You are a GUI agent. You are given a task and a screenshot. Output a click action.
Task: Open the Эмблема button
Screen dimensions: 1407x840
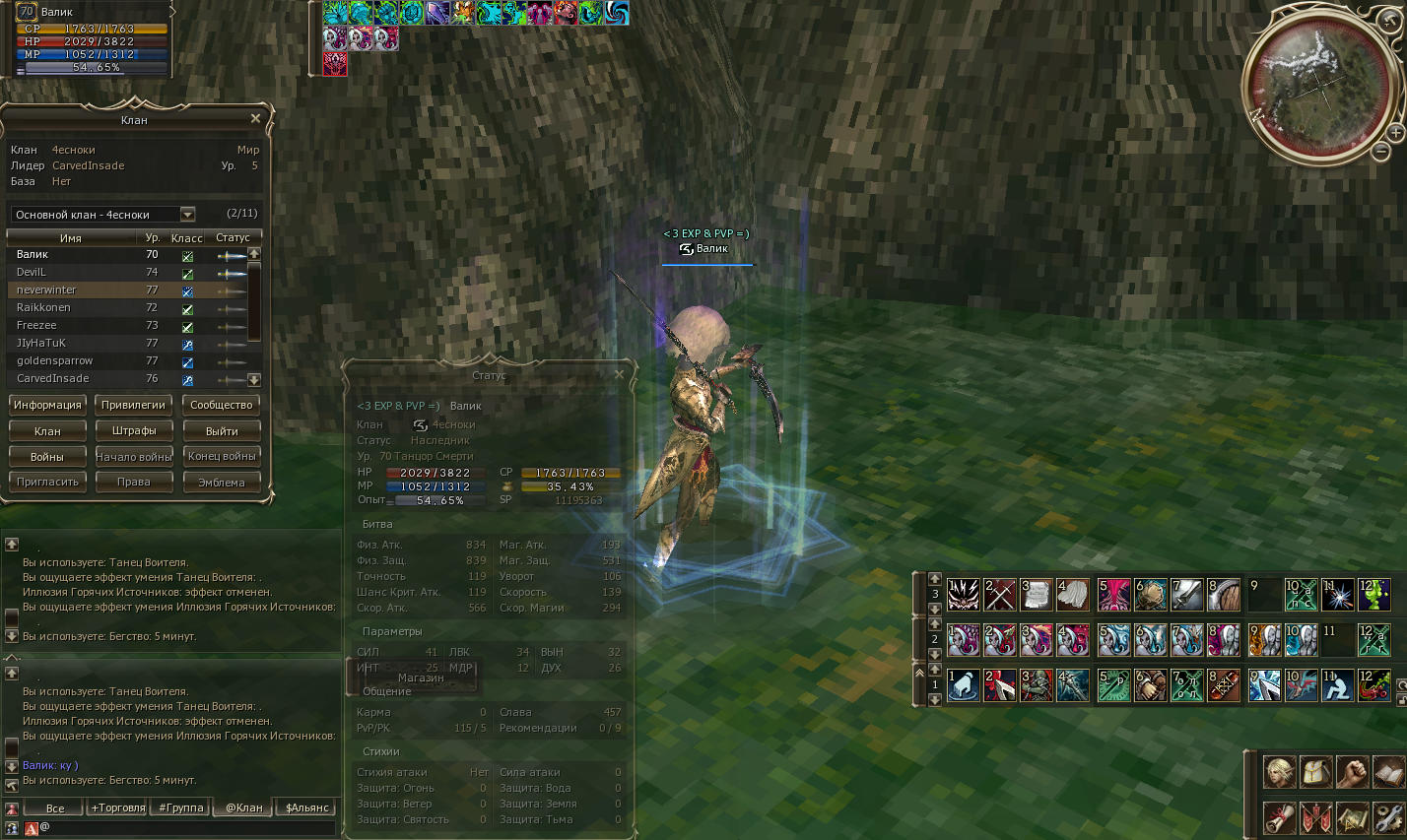click(222, 482)
